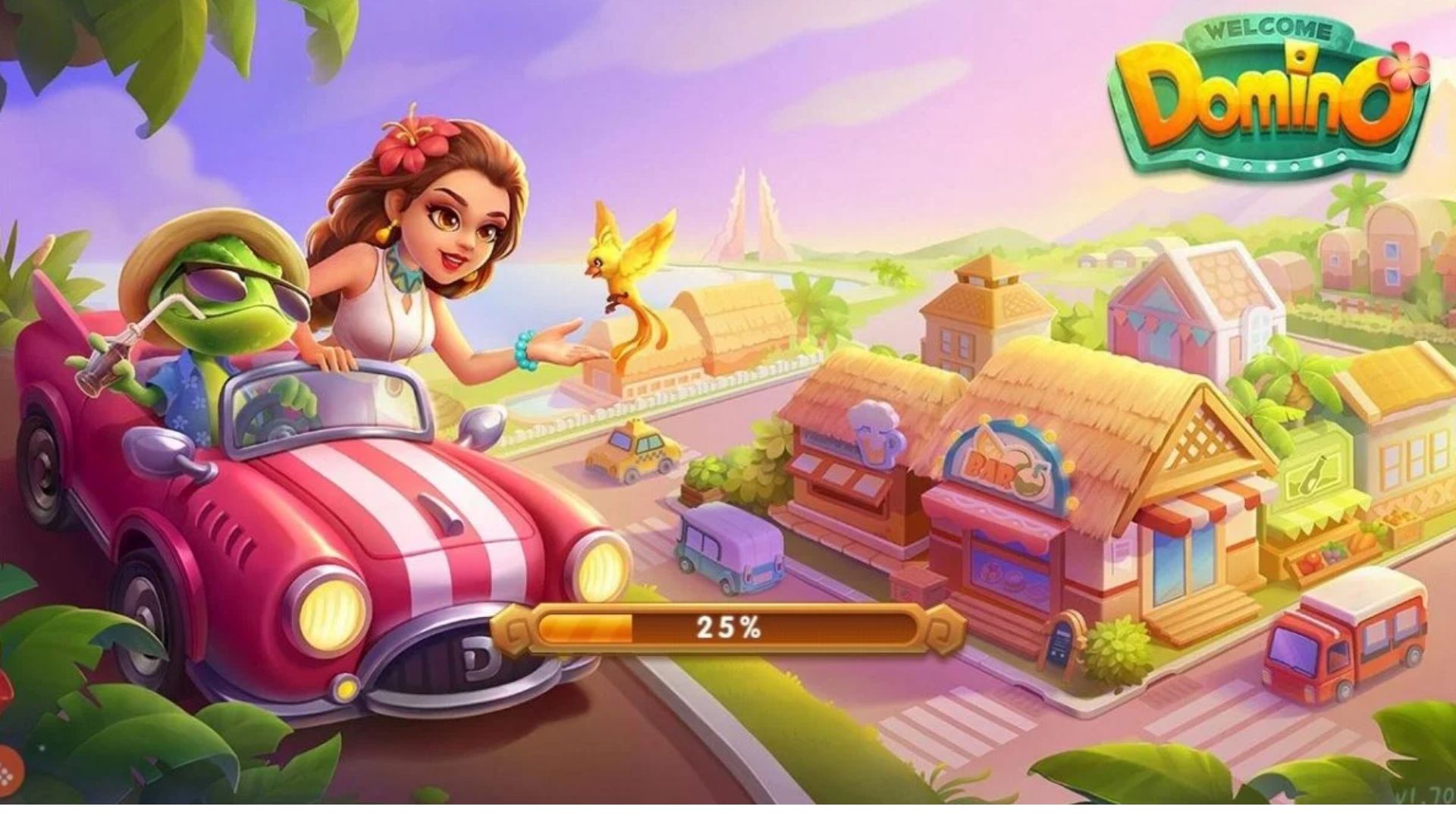This screenshot has width=1456, height=819.
Task: Select the BAR sign on the thatched building
Action: click(990, 466)
